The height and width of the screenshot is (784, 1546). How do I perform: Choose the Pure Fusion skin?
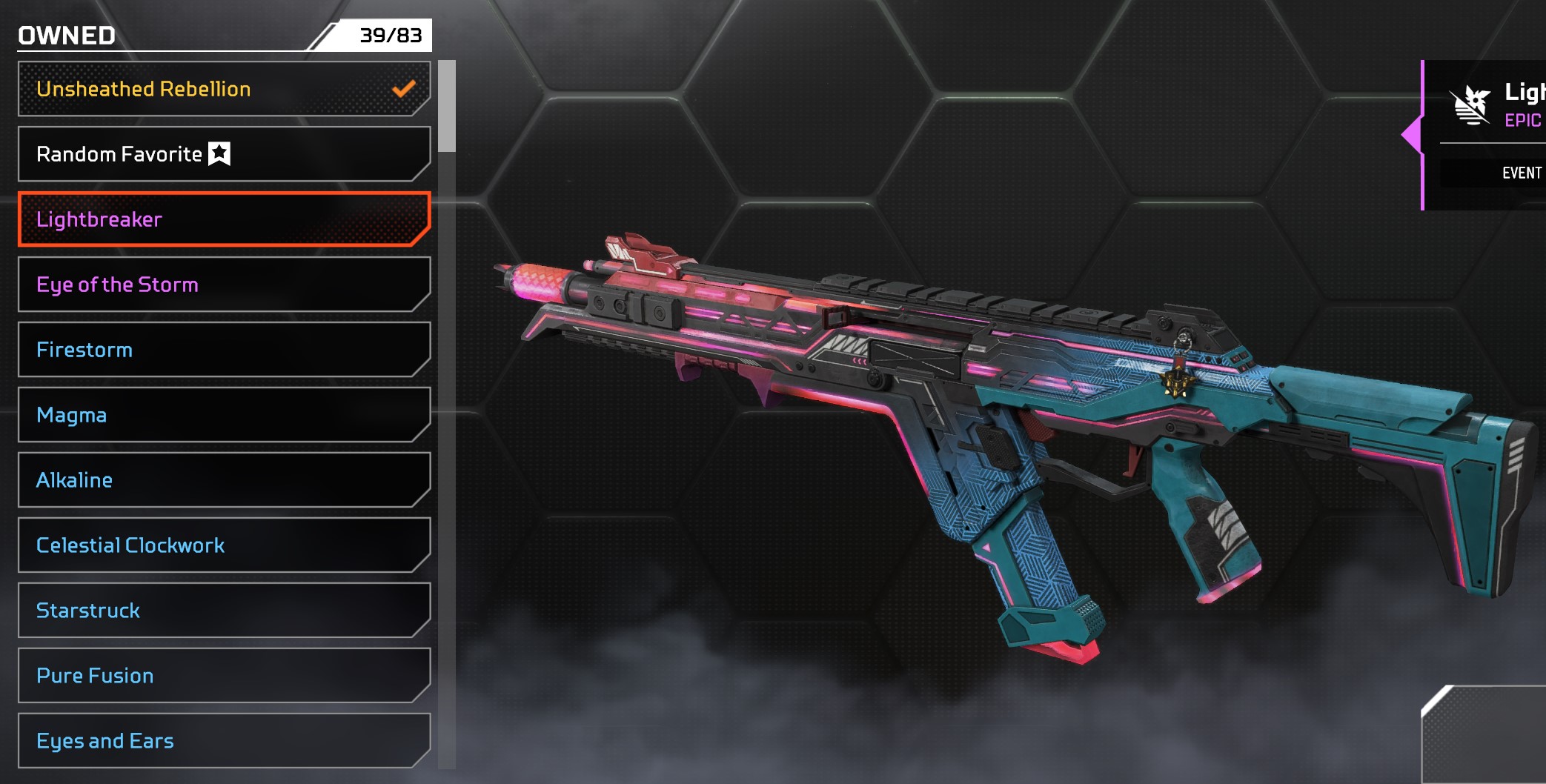pos(222,676)
